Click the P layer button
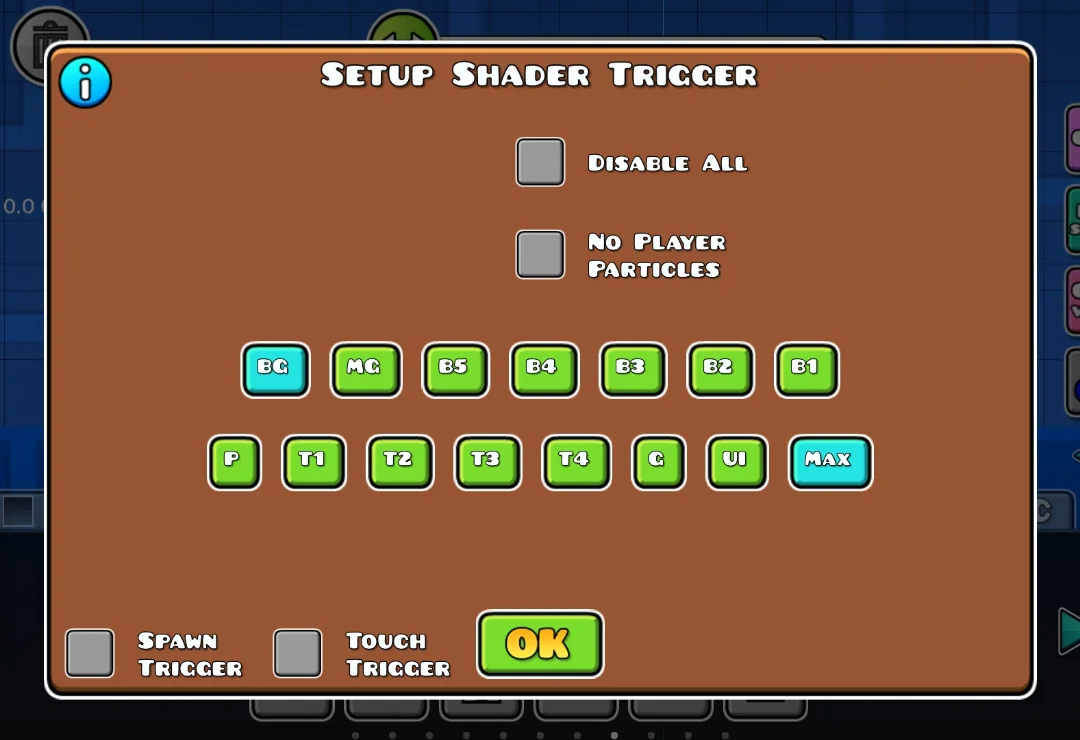The height and width of the screenshot is (740, 1080). [234, 462]
